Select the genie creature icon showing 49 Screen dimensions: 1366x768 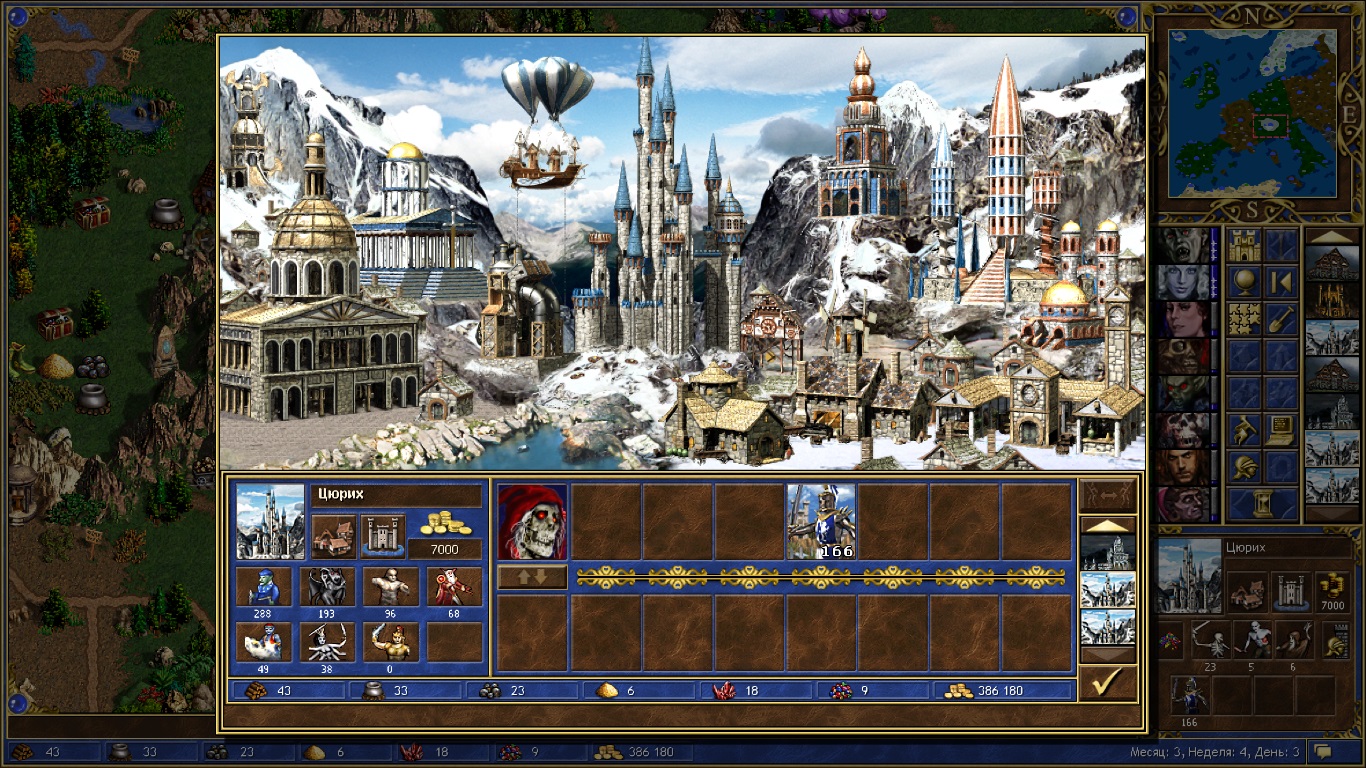pyautogui.click(x=263, y=642)
